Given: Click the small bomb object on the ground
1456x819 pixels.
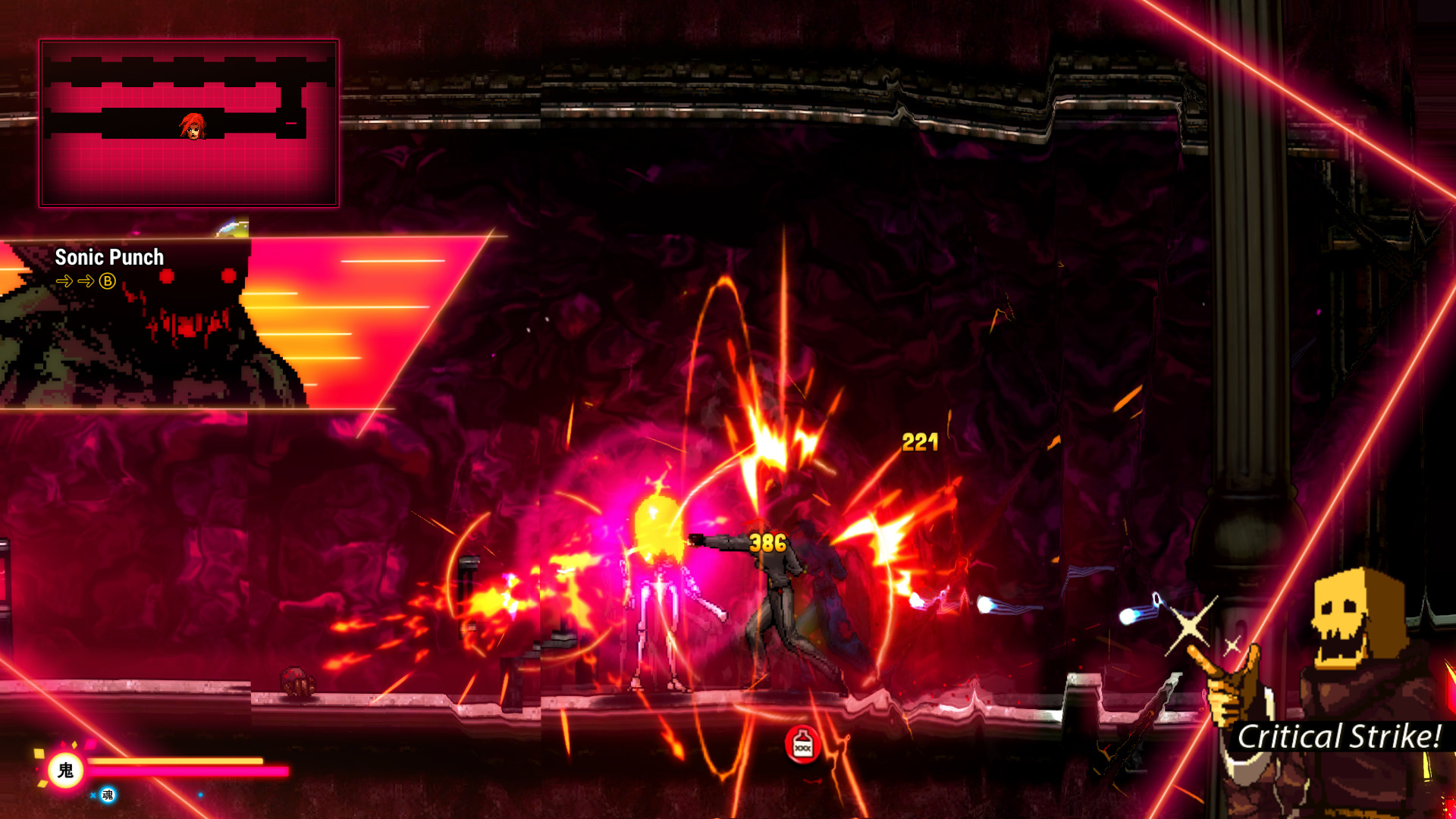Looking at the screenshot, I should [298, 681].
